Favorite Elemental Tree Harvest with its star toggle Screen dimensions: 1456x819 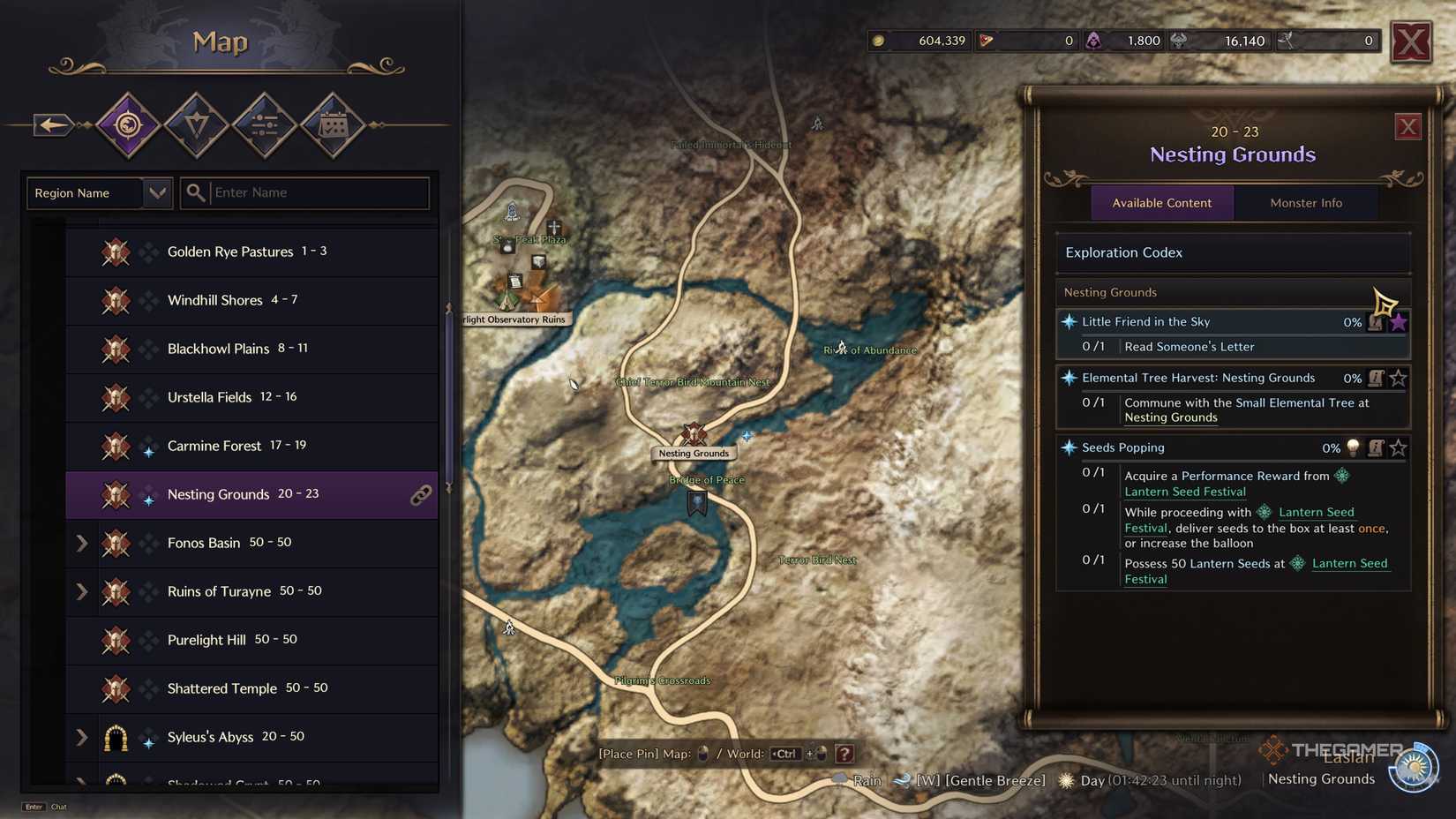tap(1398, 379)
